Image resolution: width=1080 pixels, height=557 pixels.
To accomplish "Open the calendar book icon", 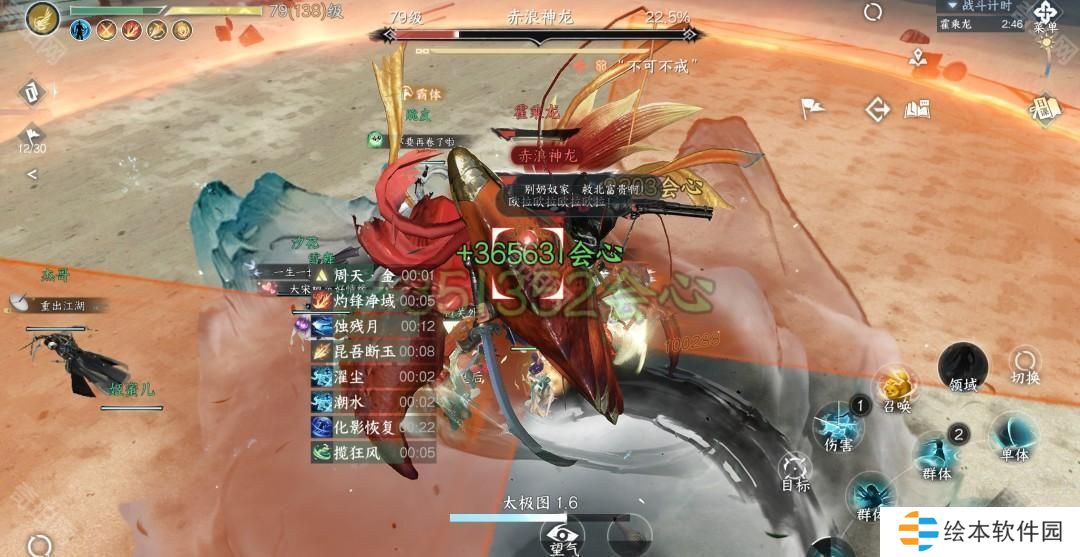I will (1044, 108).
